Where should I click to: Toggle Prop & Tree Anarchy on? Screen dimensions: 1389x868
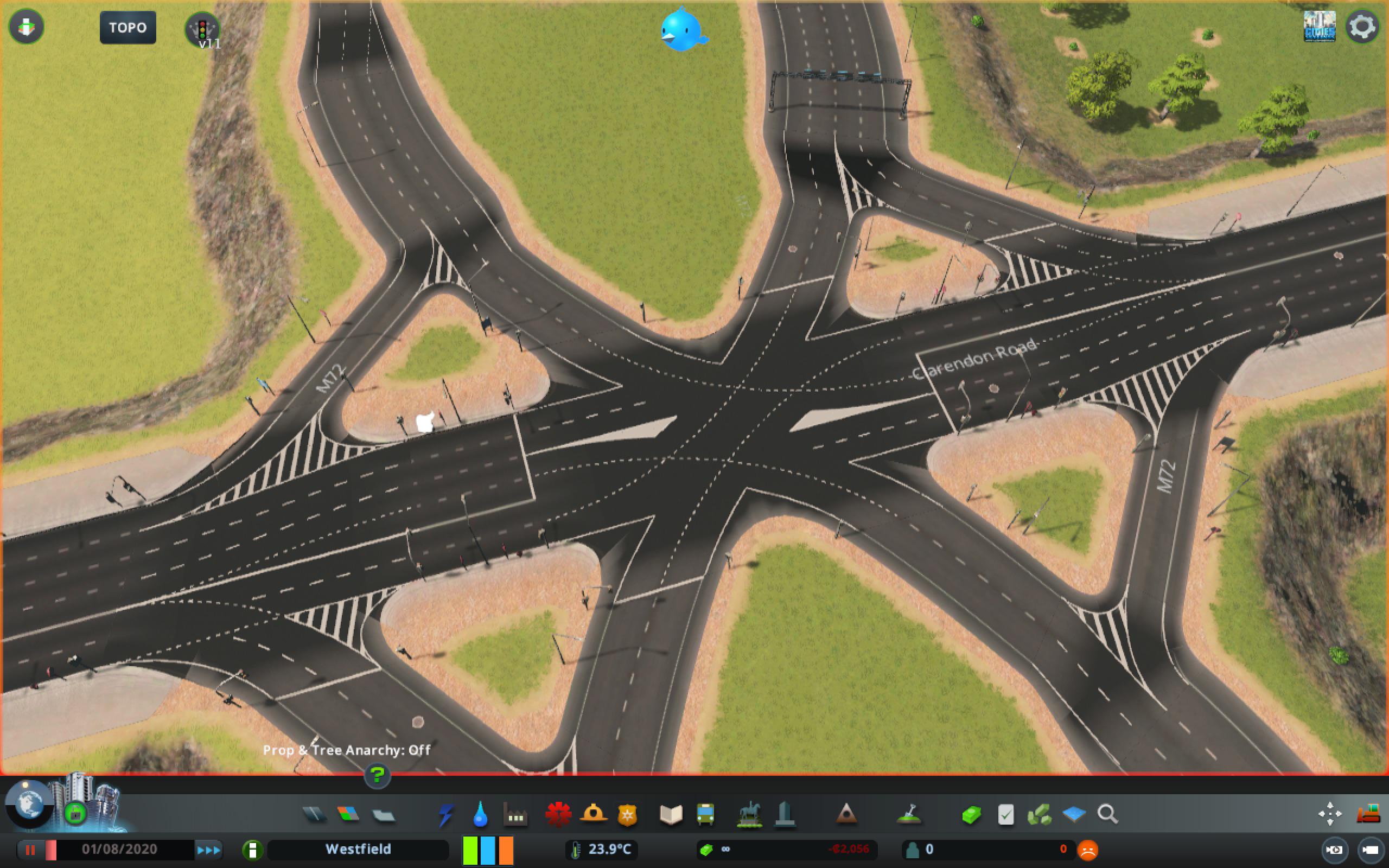(347, 750)
